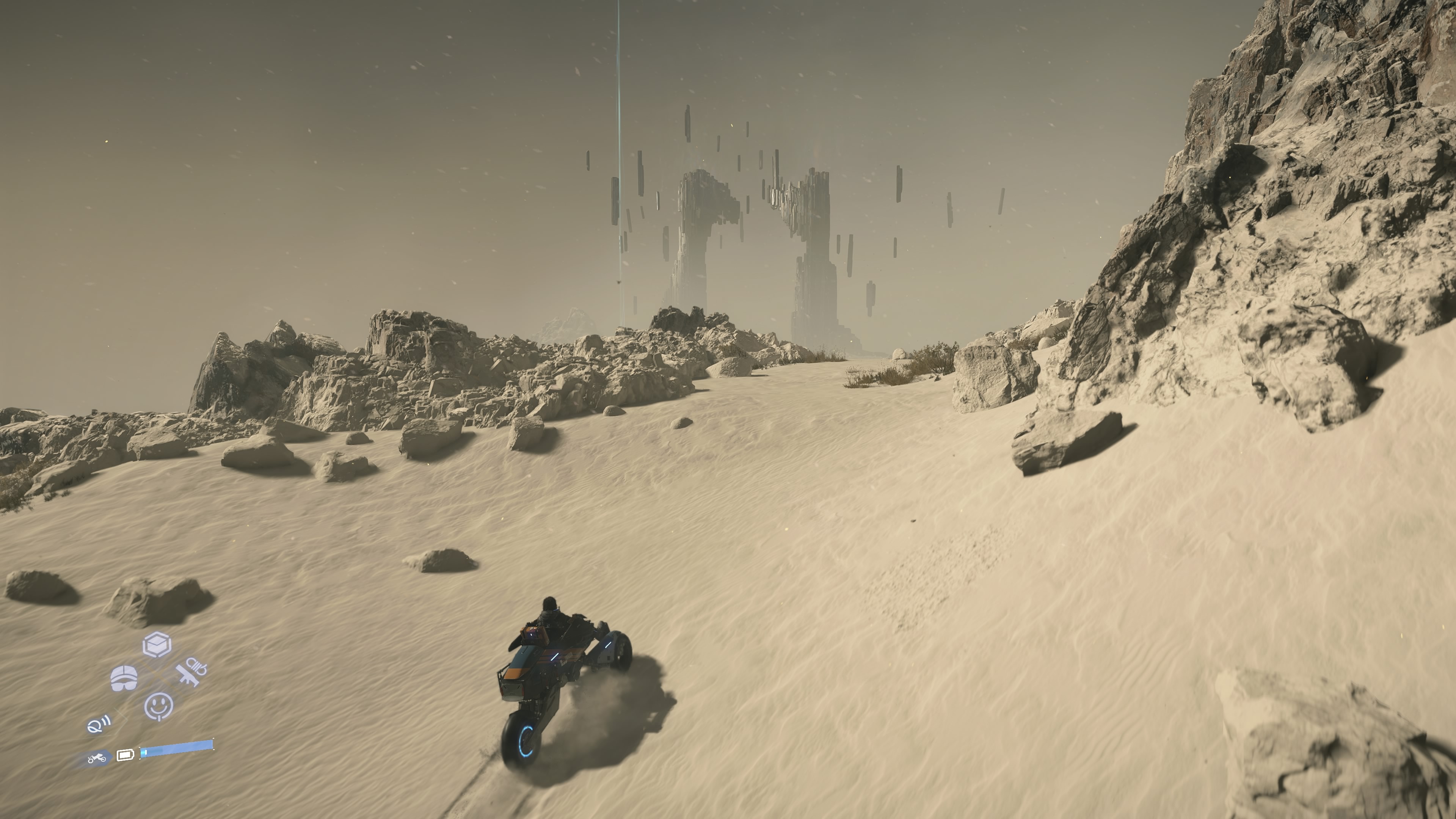Activate the scanner signal icon
1456x819 pixels.
pos(99,724)
